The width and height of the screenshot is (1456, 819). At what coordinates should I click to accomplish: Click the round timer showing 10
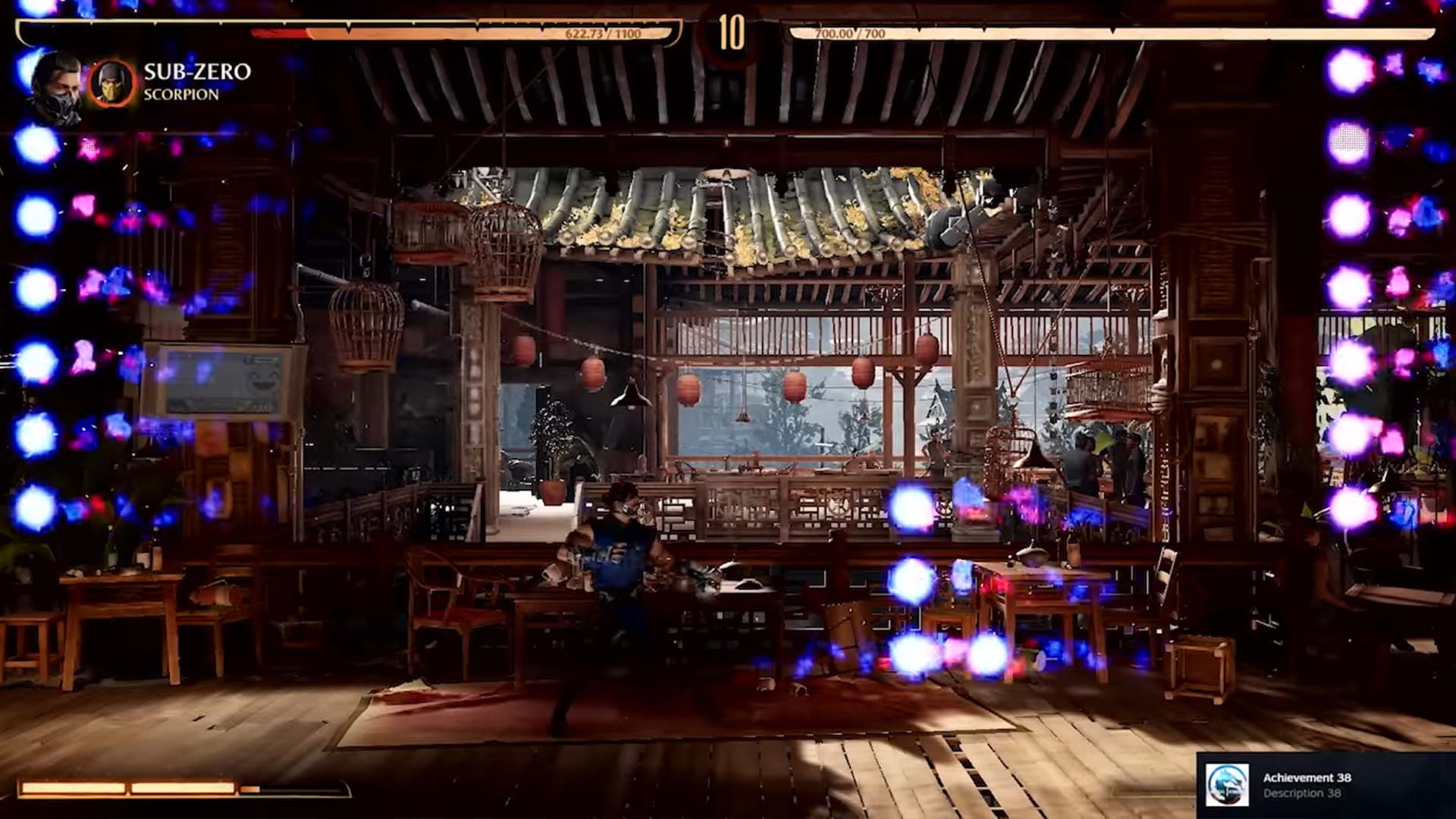point(730,32)
